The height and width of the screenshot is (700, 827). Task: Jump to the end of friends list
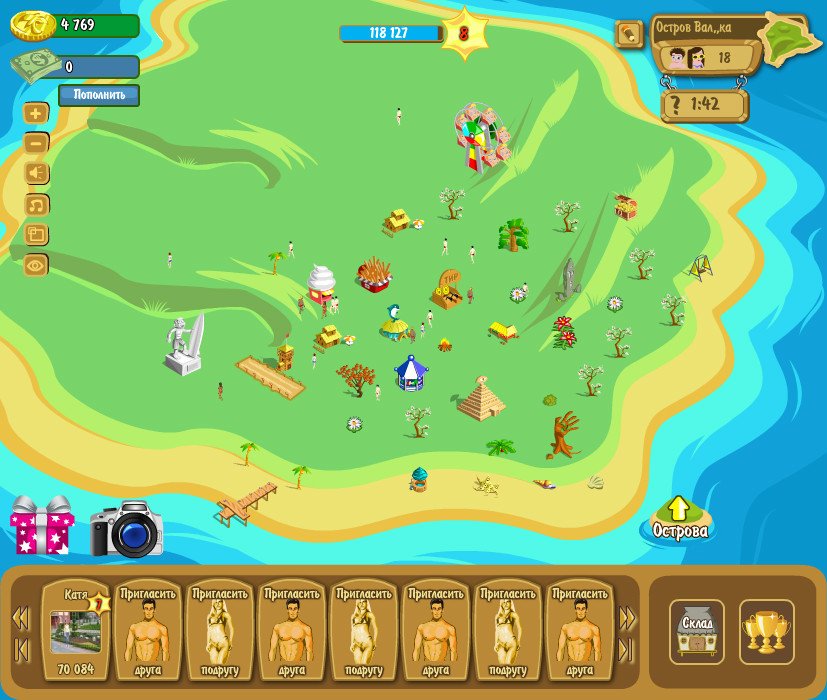[x=627, y=649]
